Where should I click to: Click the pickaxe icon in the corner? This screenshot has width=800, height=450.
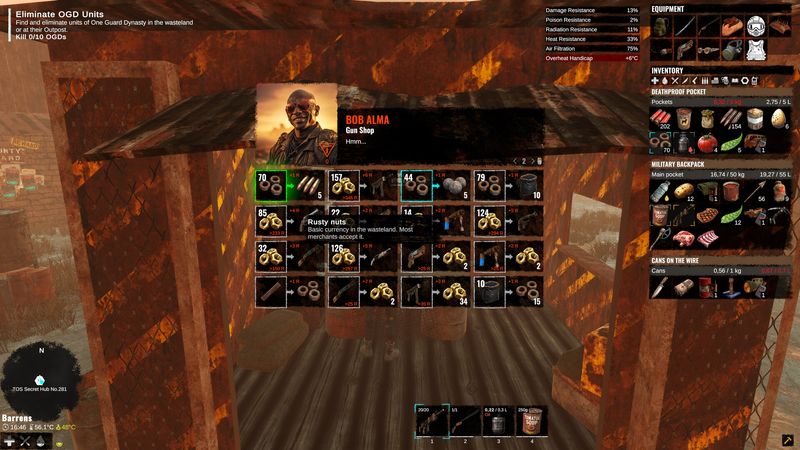point(787,439)
